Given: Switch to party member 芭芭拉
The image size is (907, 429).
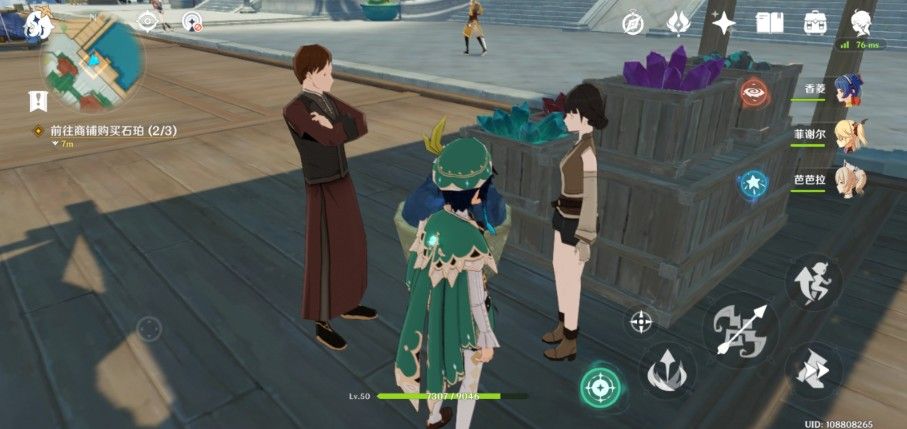Looking at the screenshot, I should (x=848, y=180).
